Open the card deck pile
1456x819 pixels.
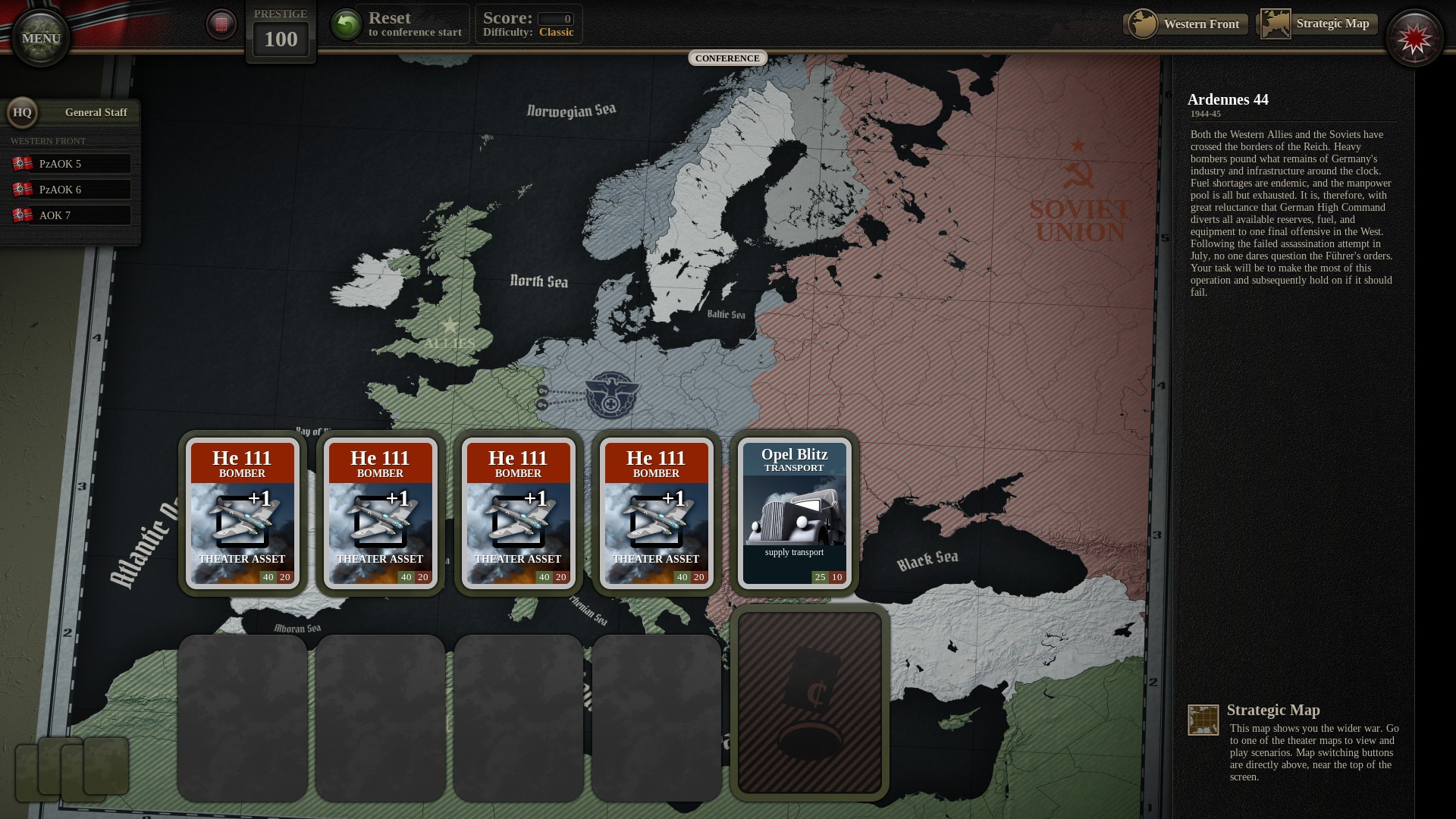tap(72, 769)
